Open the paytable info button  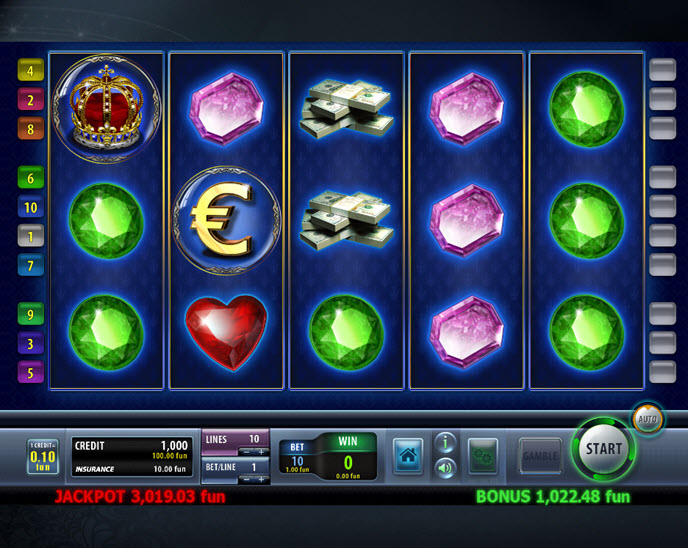click(445, 443)
